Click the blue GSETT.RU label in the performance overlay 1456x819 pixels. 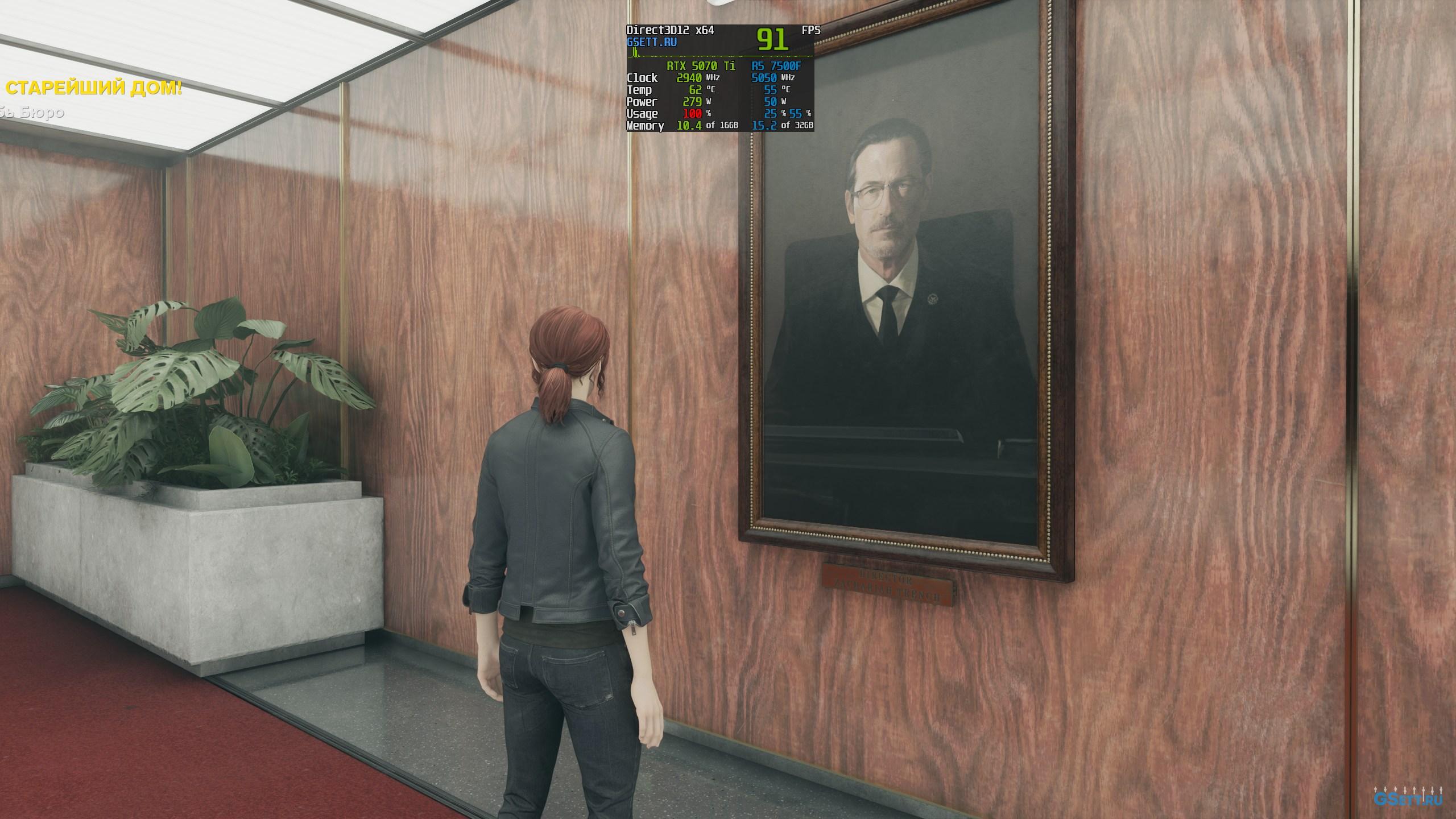pyautogui.click(x=652, y=42)
